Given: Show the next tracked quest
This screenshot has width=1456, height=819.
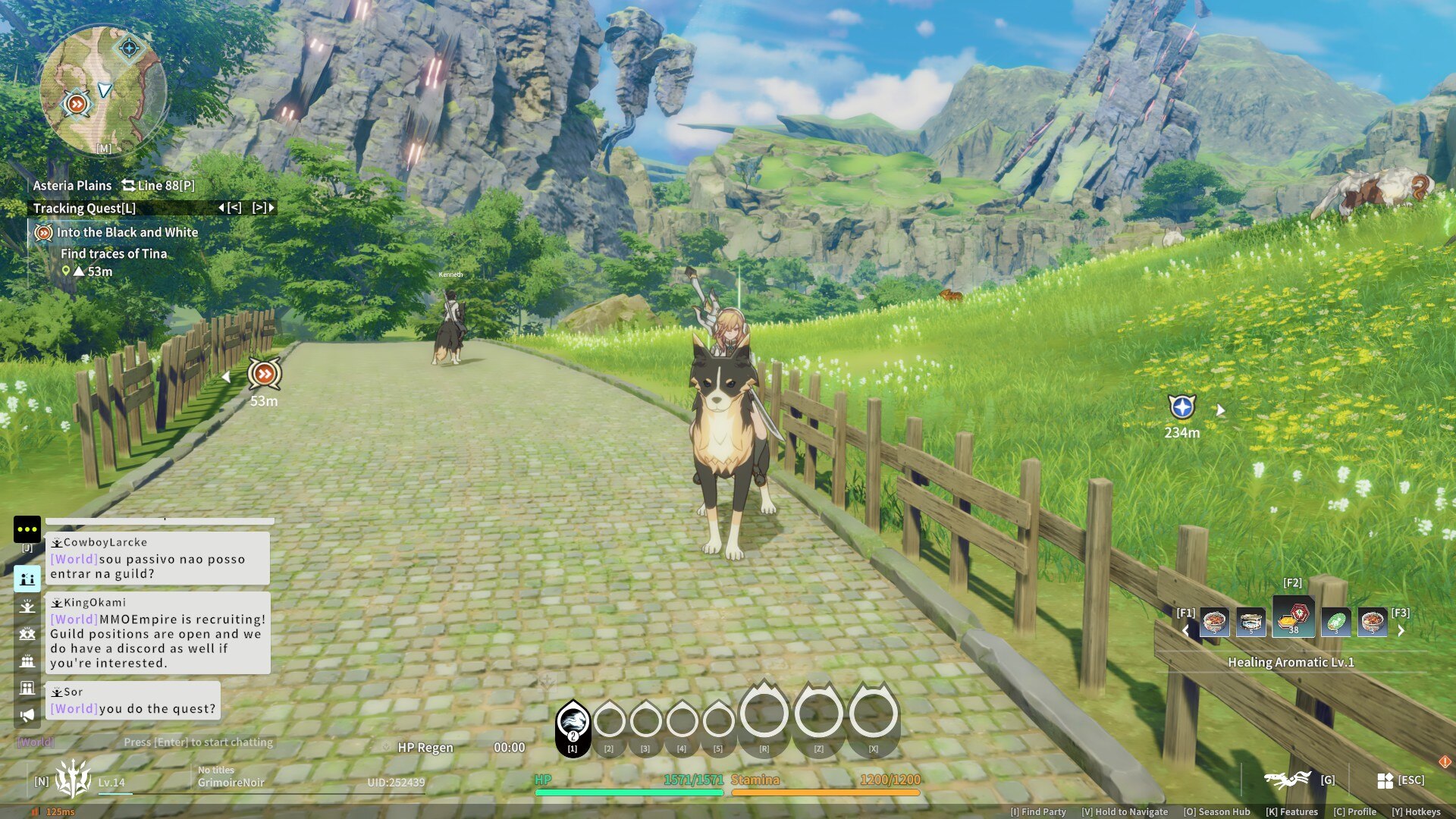Looking at the screenshot, I should (x=263, y=208).
